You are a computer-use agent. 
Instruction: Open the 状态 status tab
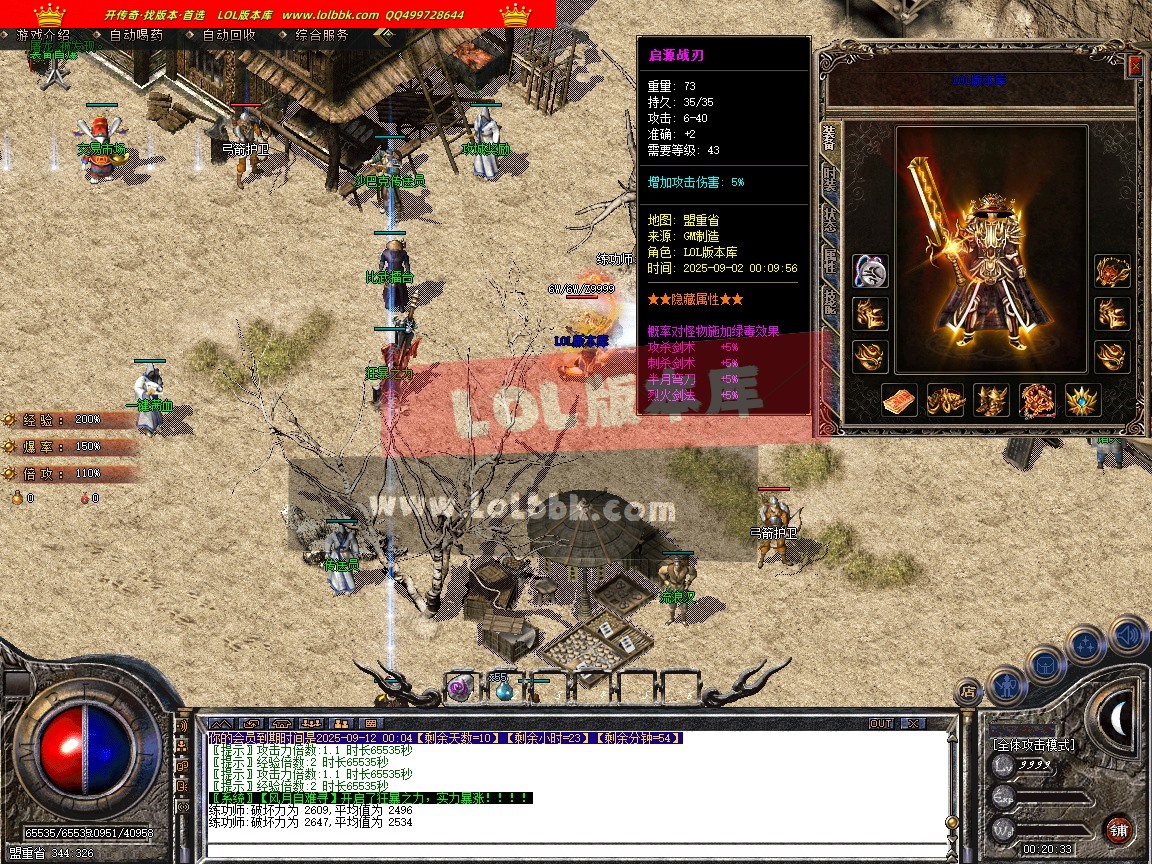(829, 220)
